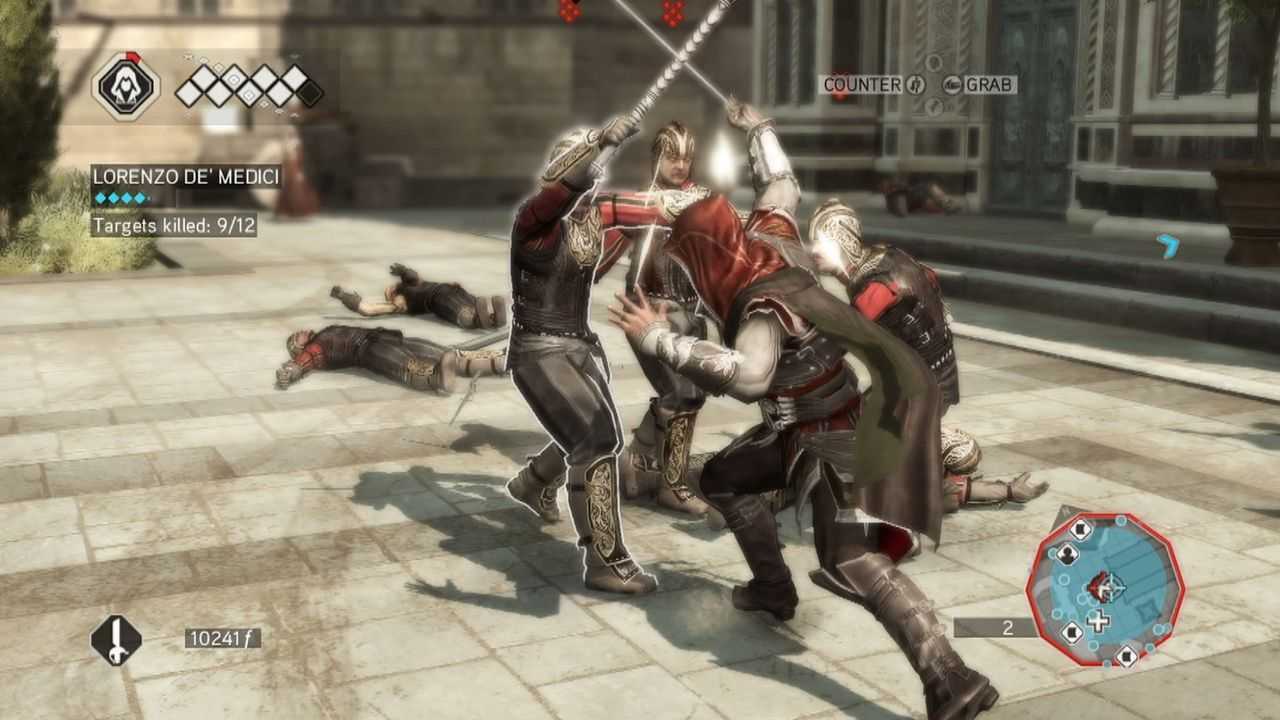Screen dimensions: 1280x720
Task: Open the circular minimap
Action: 1104,589
